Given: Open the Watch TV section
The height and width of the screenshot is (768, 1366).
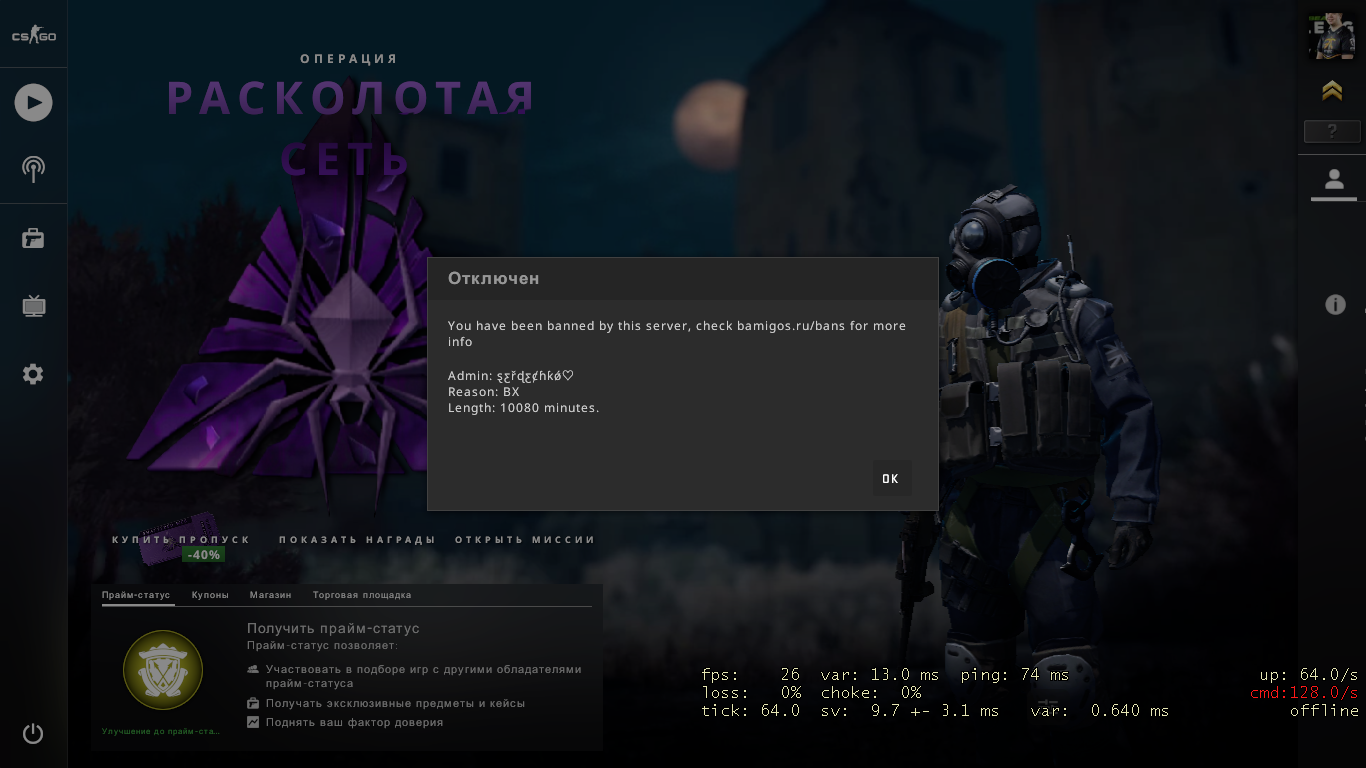Looking at the screenshot, I should pos(33,306).
